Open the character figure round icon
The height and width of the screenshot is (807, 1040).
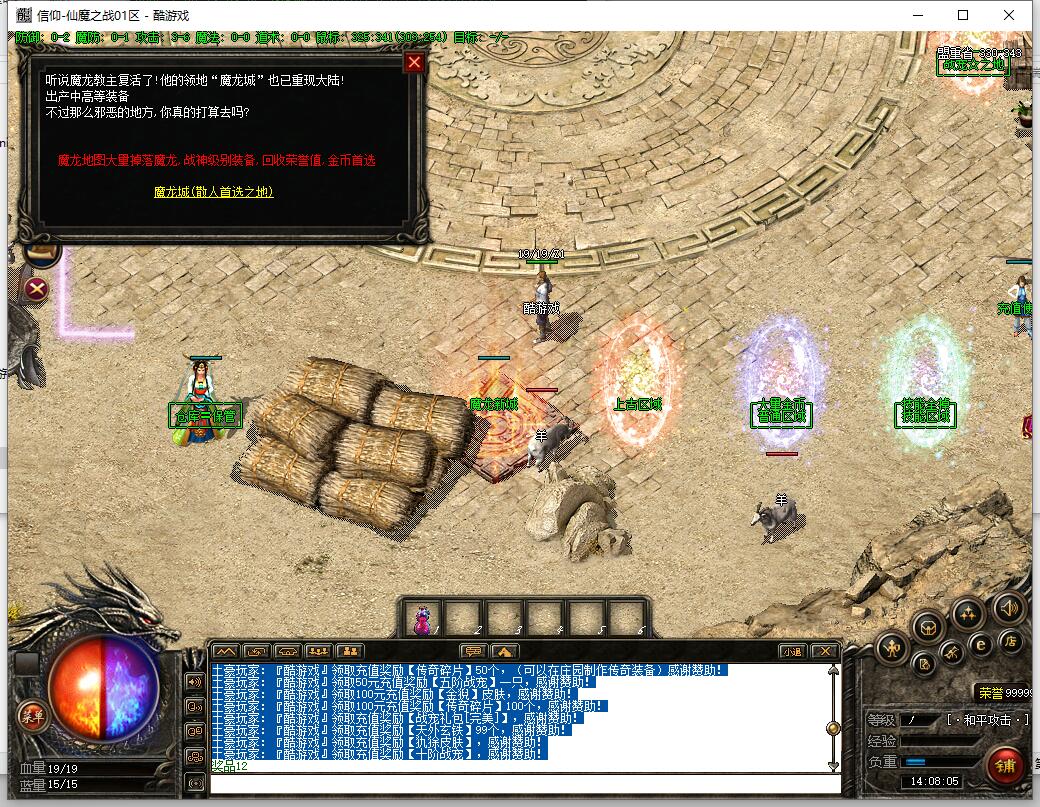pos(890,649)
